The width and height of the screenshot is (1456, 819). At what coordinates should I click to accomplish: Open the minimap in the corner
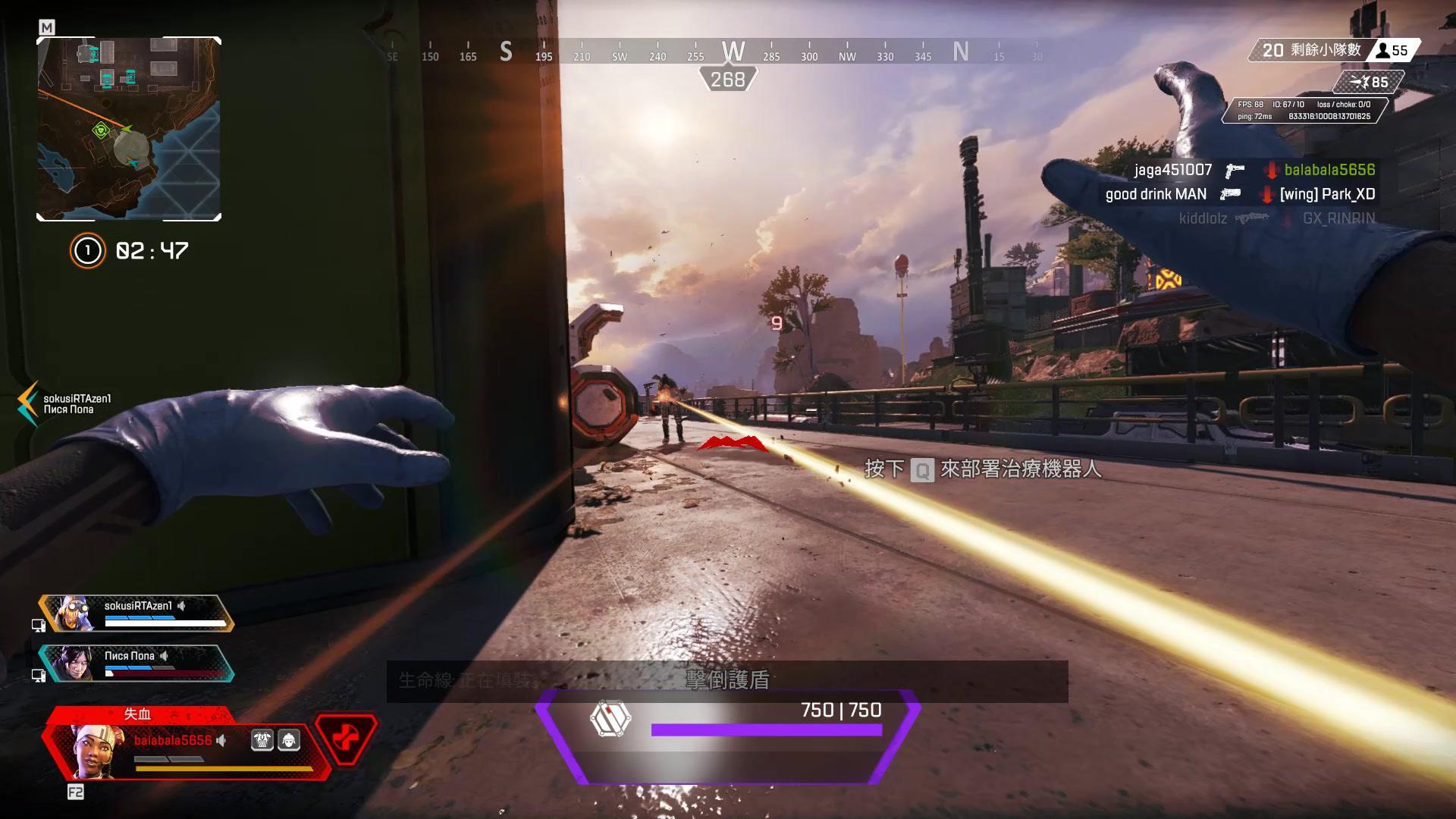click(129, 129)
